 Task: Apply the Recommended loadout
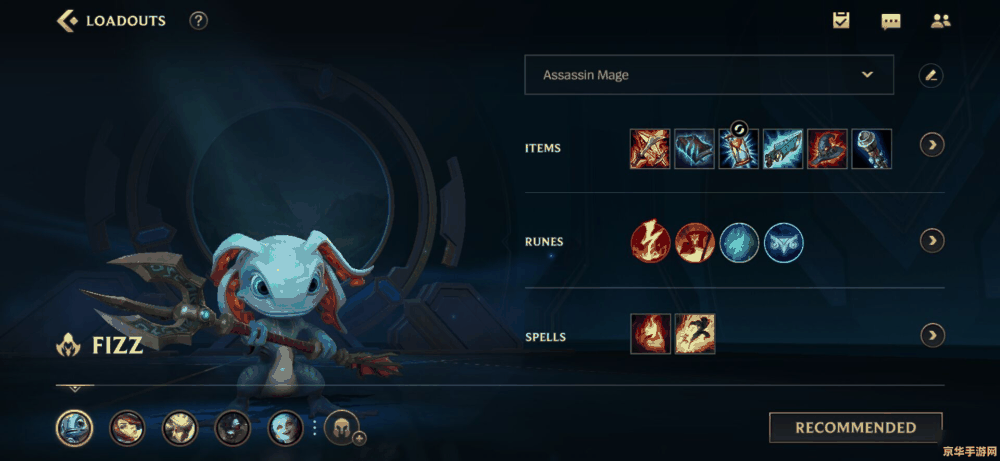(x=855, y=427)
